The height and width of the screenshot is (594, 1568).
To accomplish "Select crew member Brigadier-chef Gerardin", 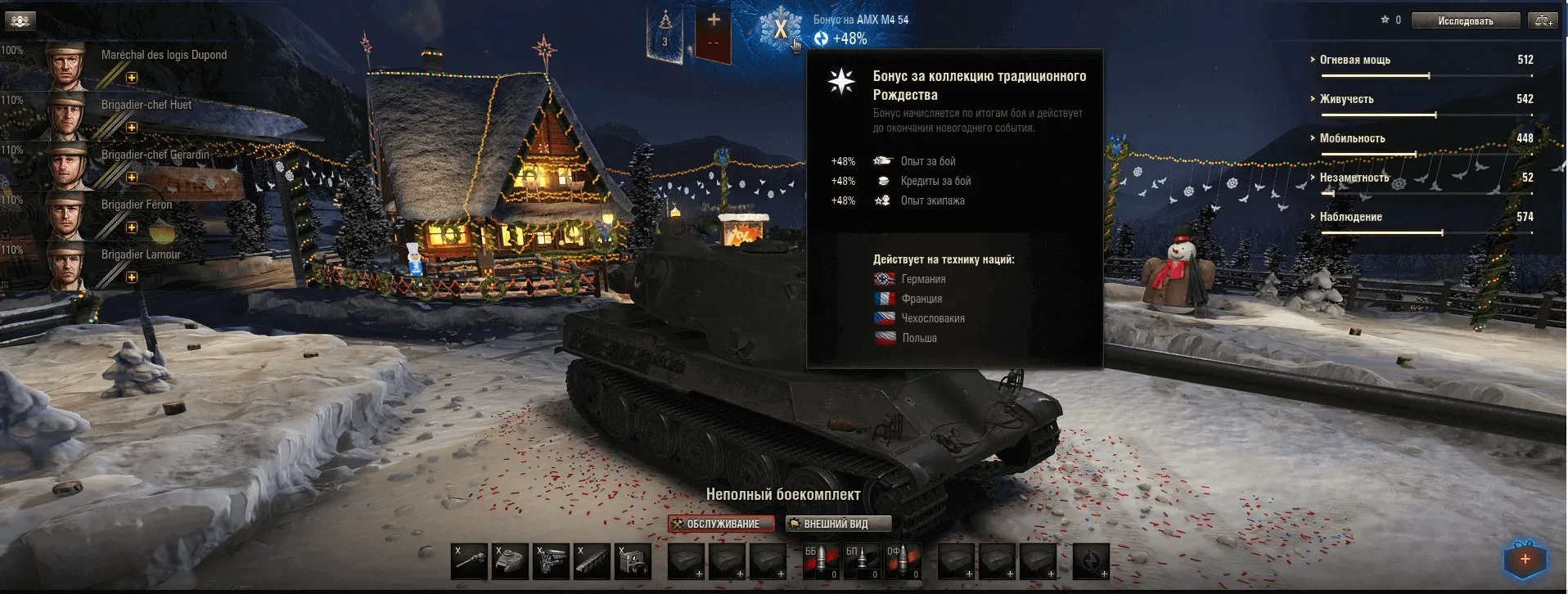I will click(155, 155).
